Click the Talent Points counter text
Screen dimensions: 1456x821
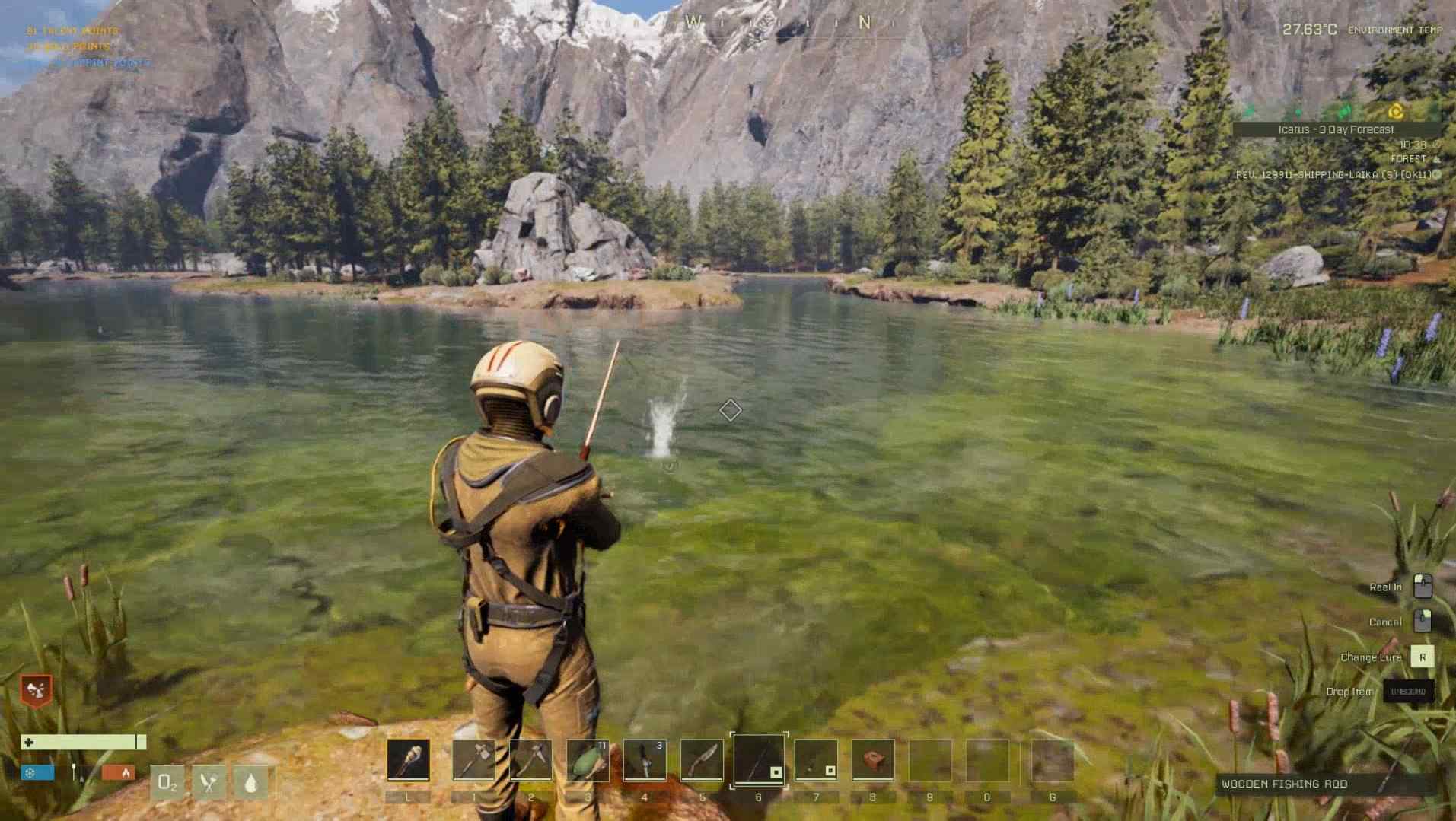[72, 30]
